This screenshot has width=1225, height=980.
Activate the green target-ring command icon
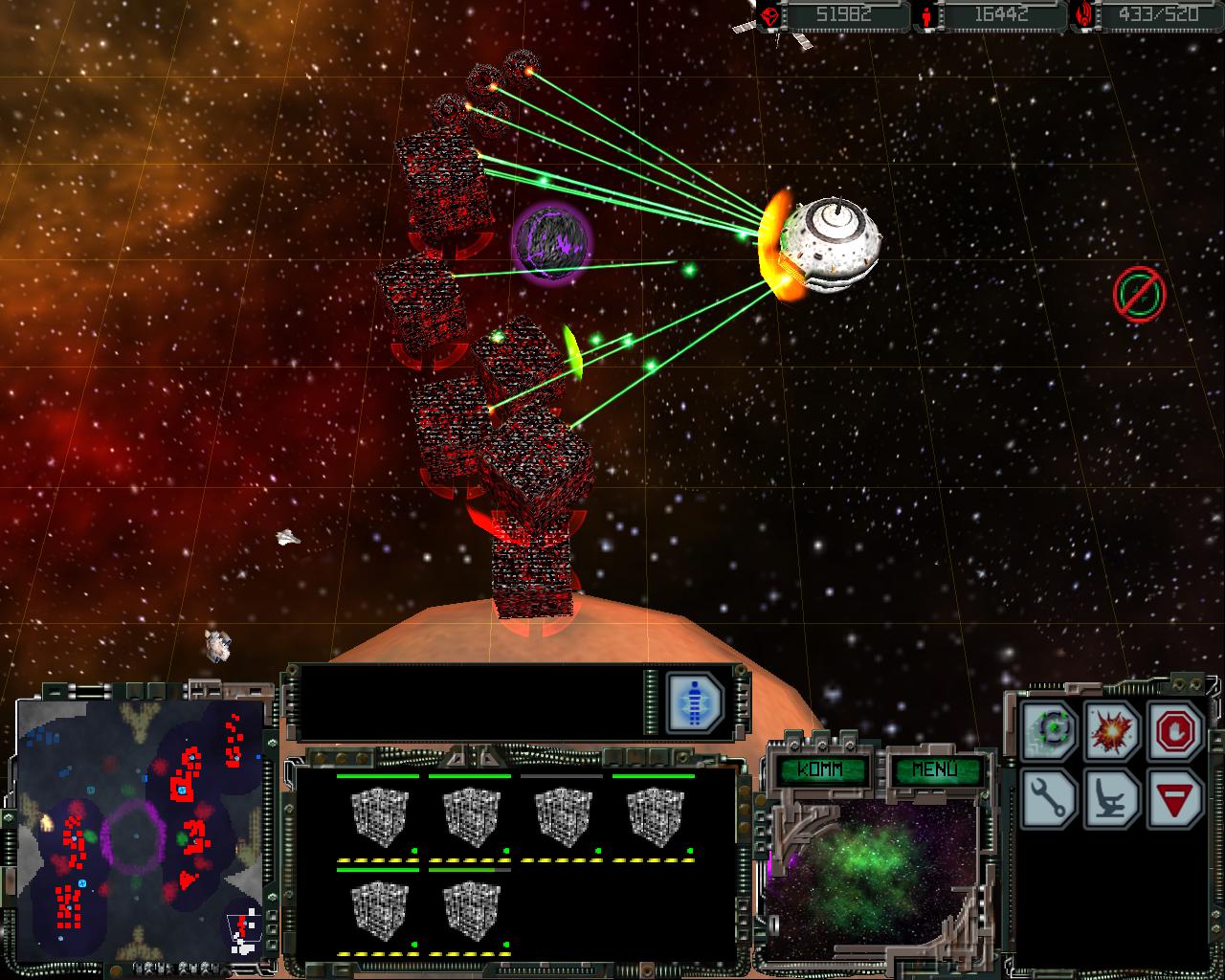point(1050,730)
